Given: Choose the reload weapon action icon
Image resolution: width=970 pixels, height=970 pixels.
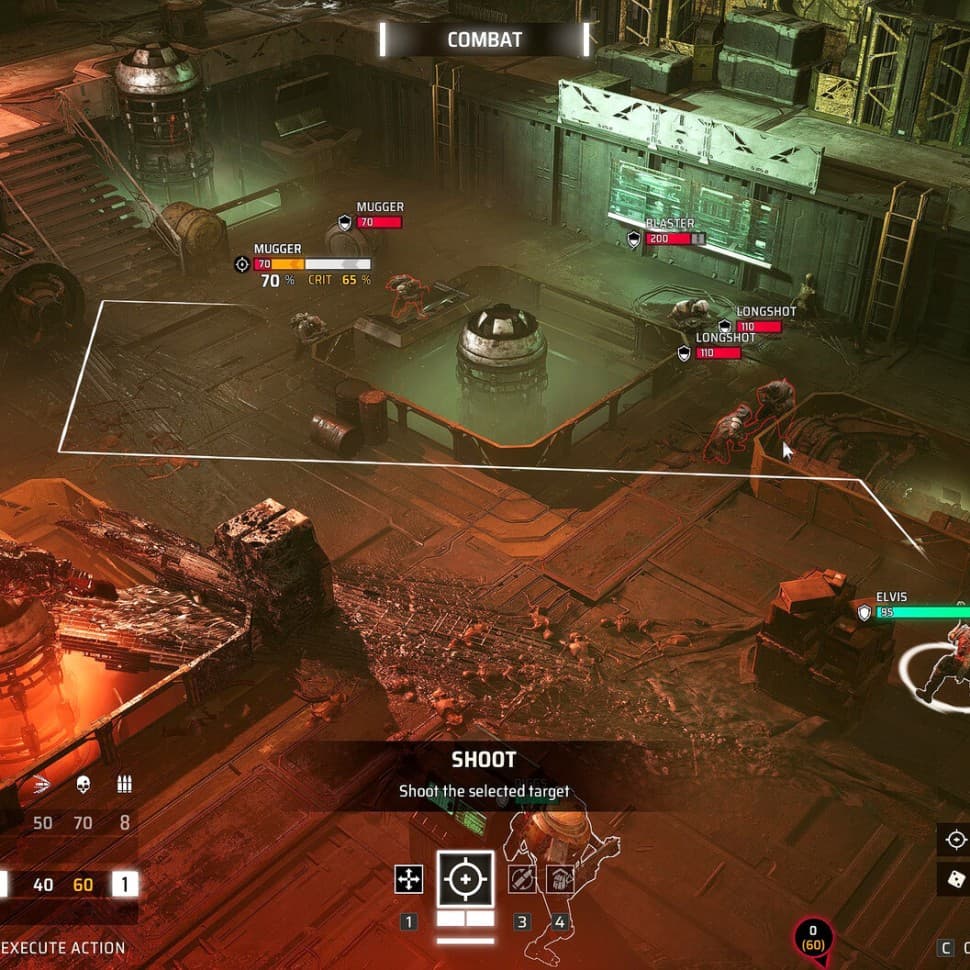Looking at the screenshot, I should 521,879.
